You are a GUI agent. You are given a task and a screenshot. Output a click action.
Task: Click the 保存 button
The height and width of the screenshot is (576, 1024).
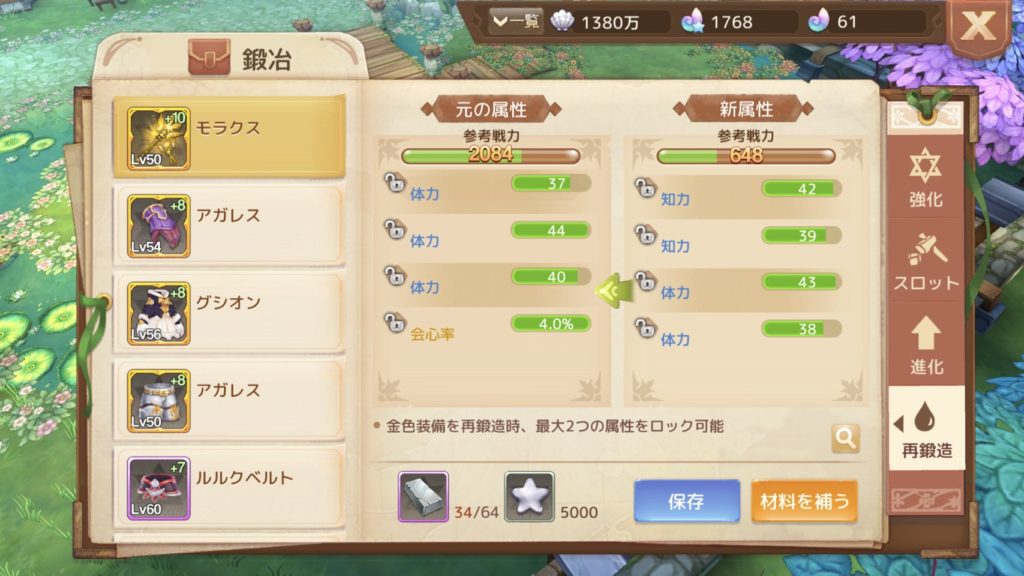tap(687, 501)
